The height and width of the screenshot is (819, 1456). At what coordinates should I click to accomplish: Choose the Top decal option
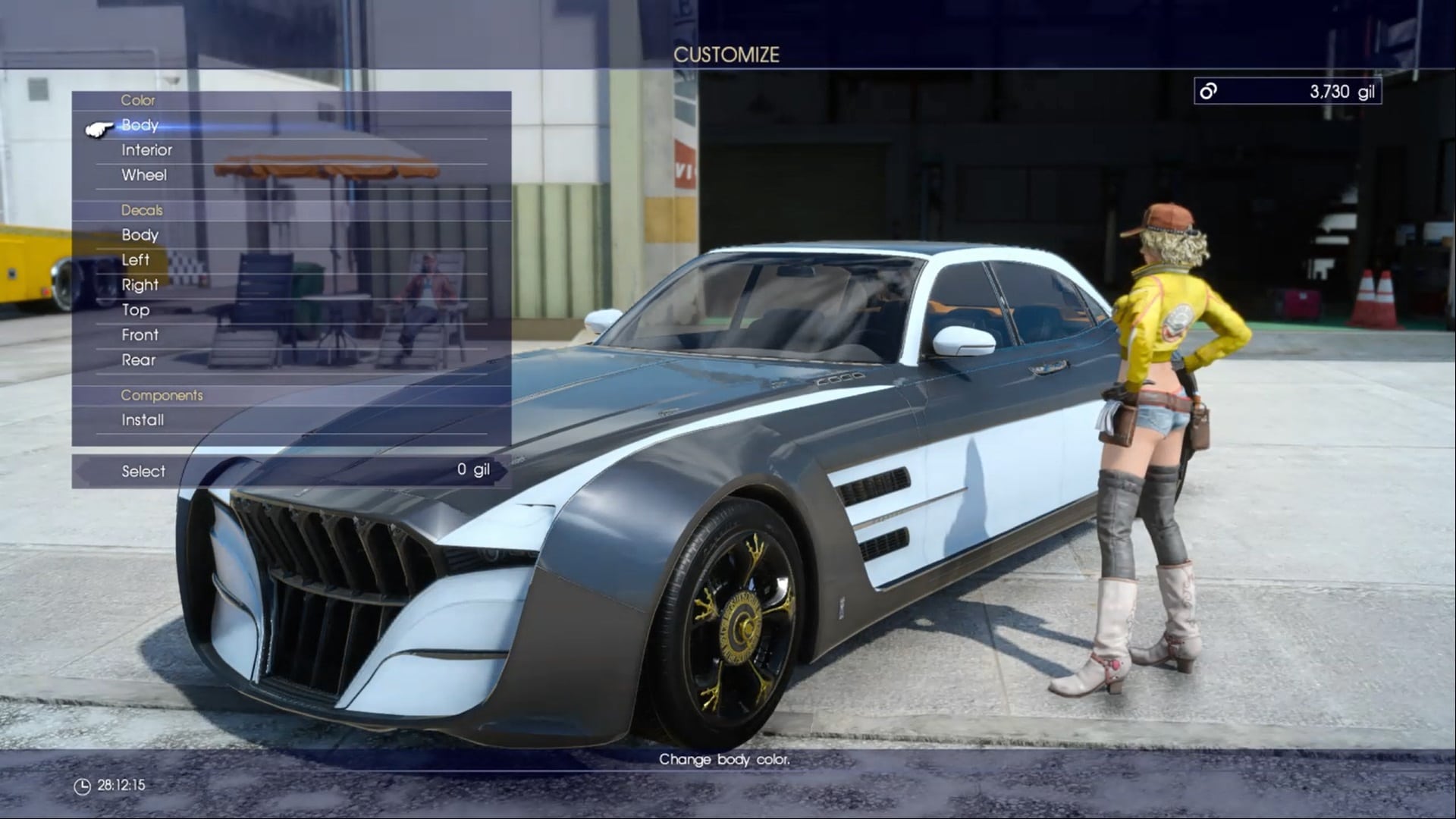(136, 310)
